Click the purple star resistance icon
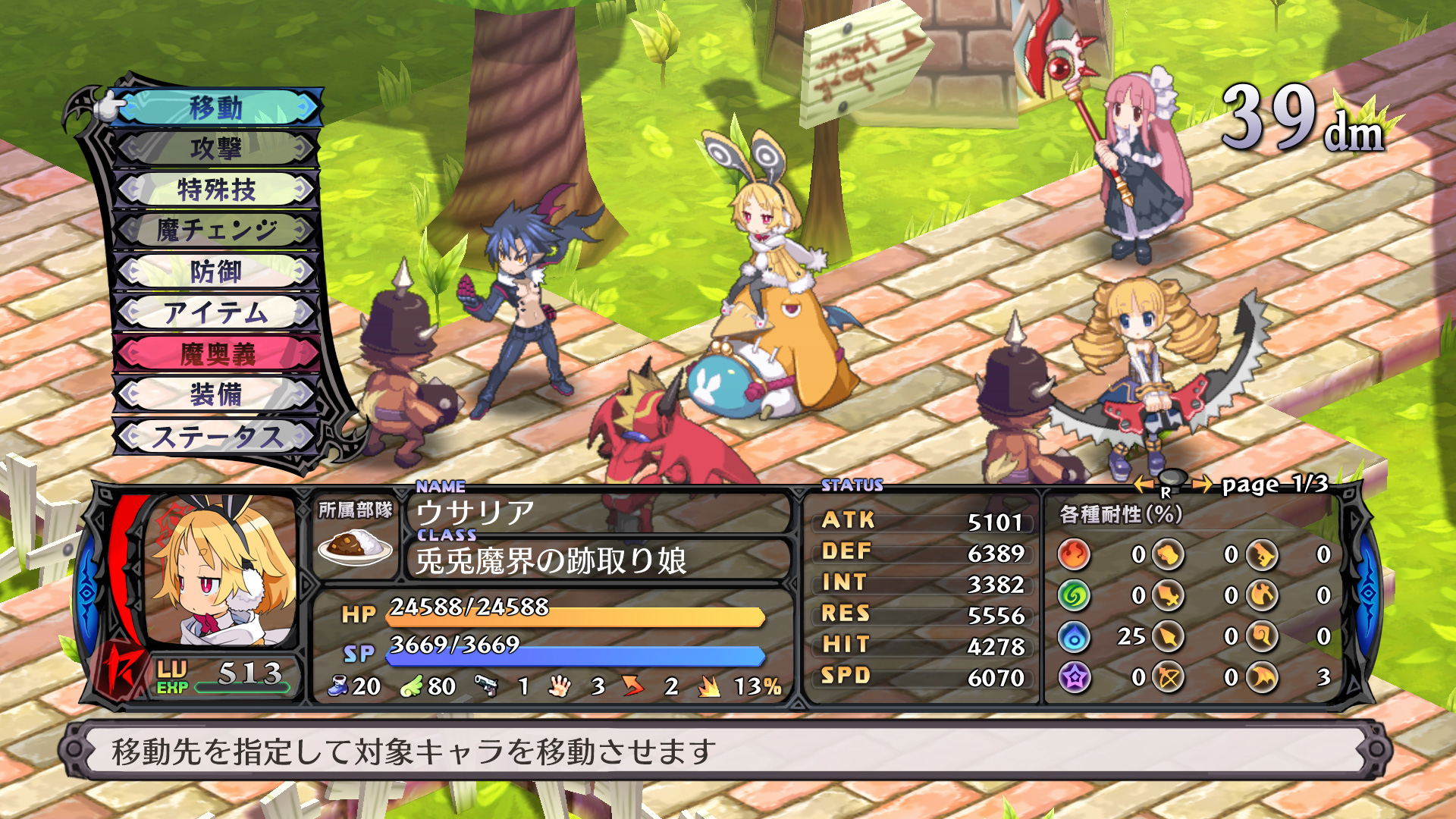 [x=1074, y=677]
